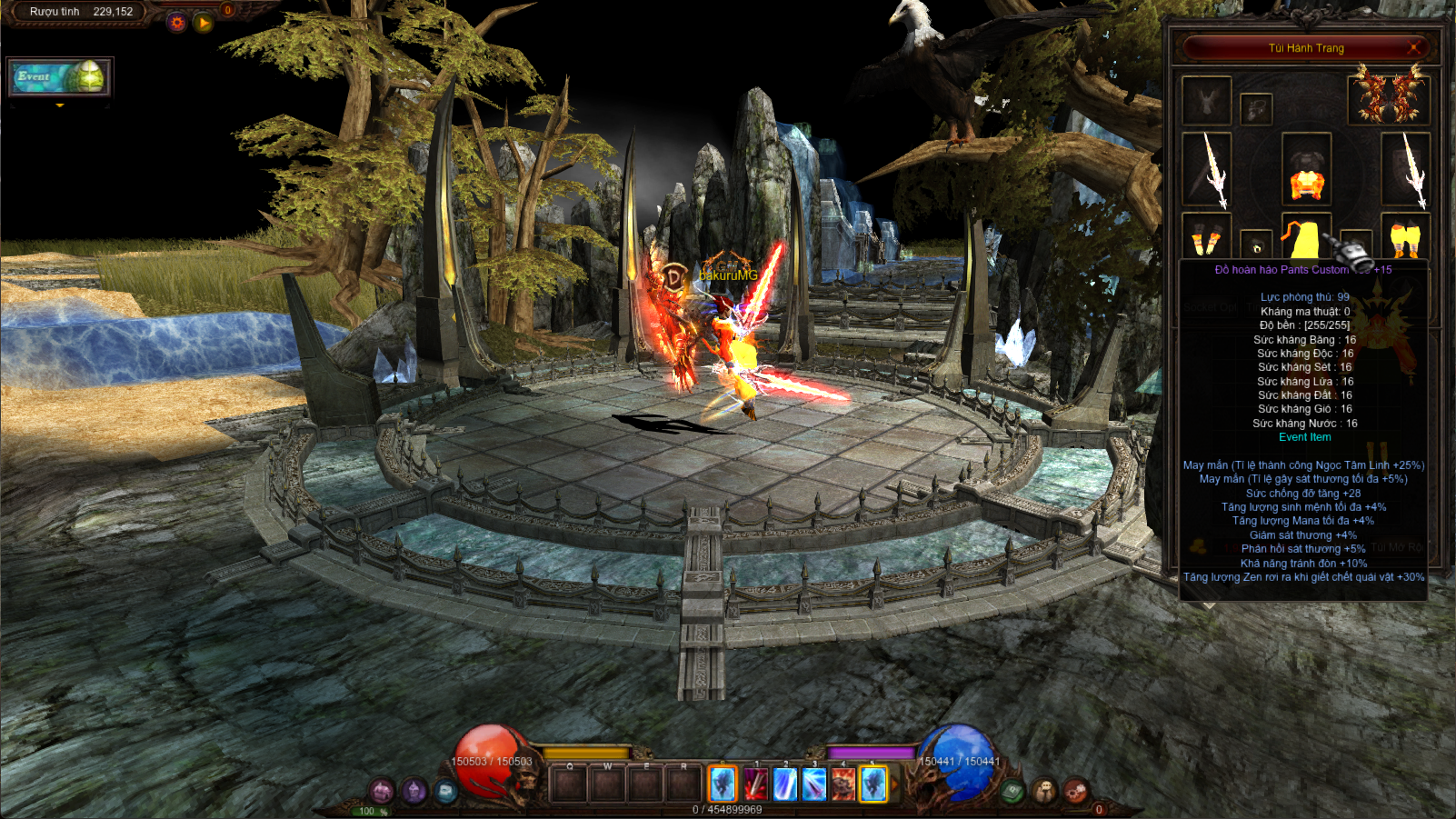The image size is (1456, 819).
Task: Close the Túi Hành Trang inventory panel
Action: tap(1414, 47)
